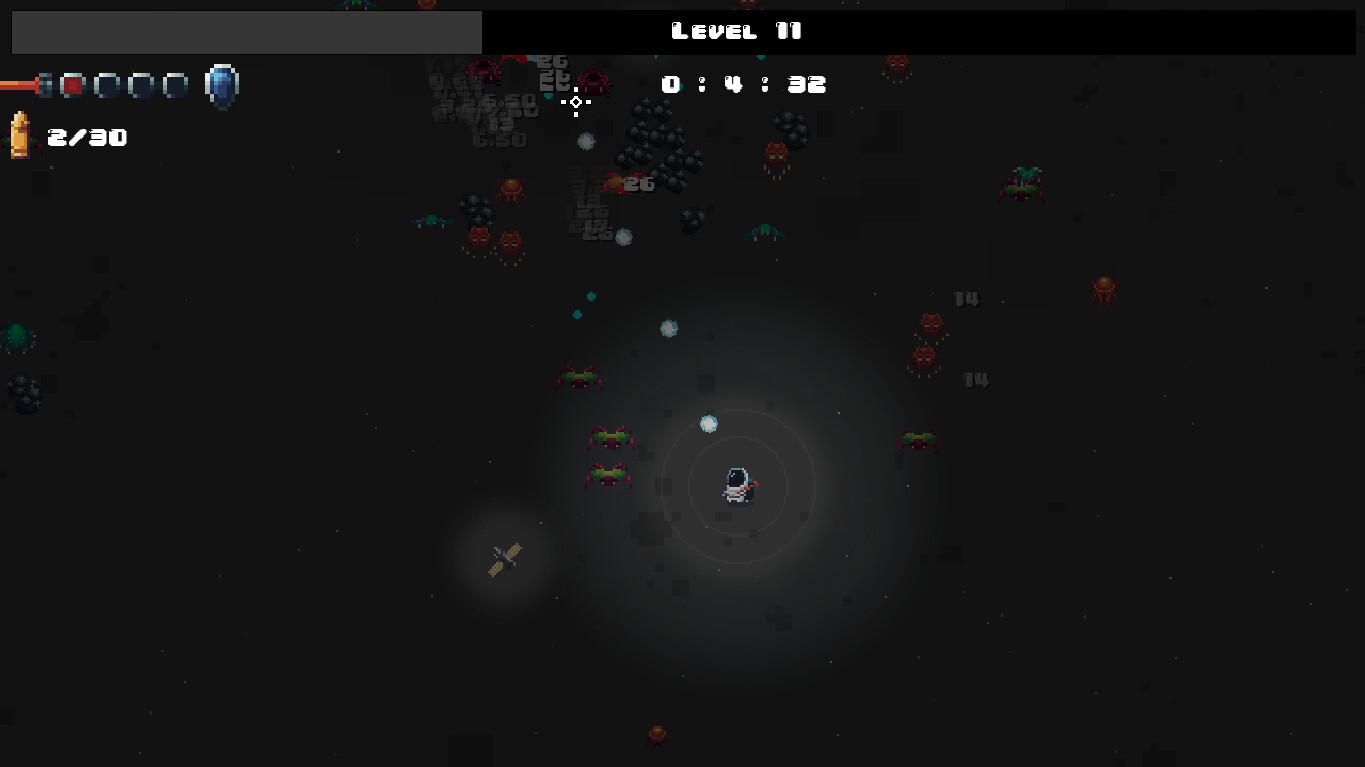This screenshot has height=767, width=1365.
Task: Click the blue gem shield icon in HUD
Action: (x=222, y=85)
